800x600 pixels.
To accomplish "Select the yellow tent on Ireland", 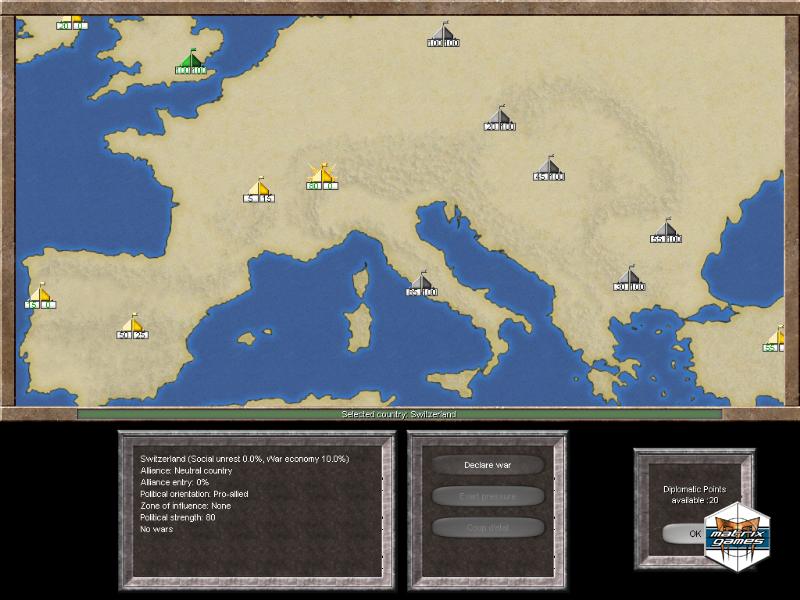I will (70, 18).
